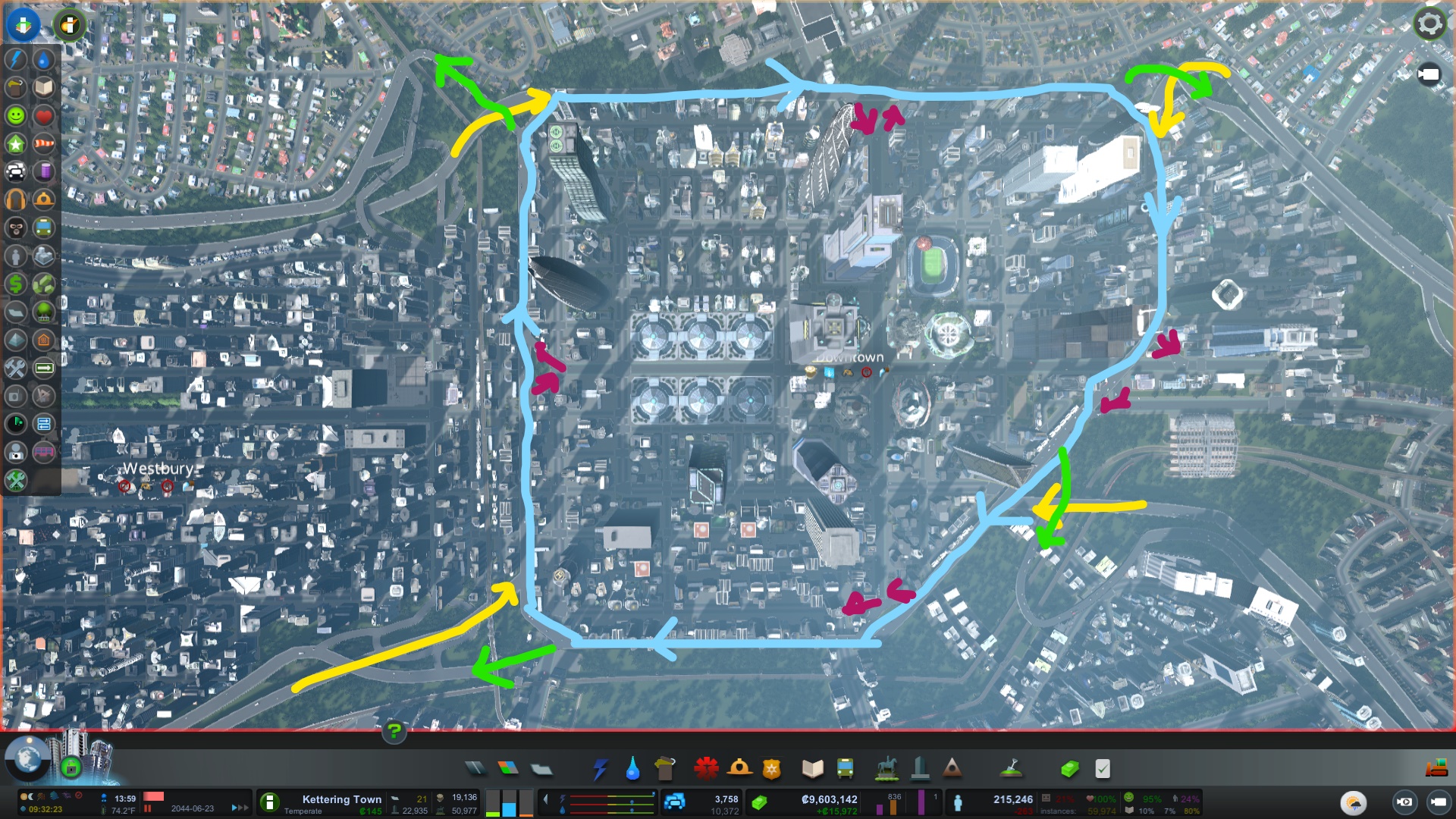The width and height of the screenshot is (1456, 819).
Task: Open the water info view on the sidebar
Action: (x=44, y=58)
